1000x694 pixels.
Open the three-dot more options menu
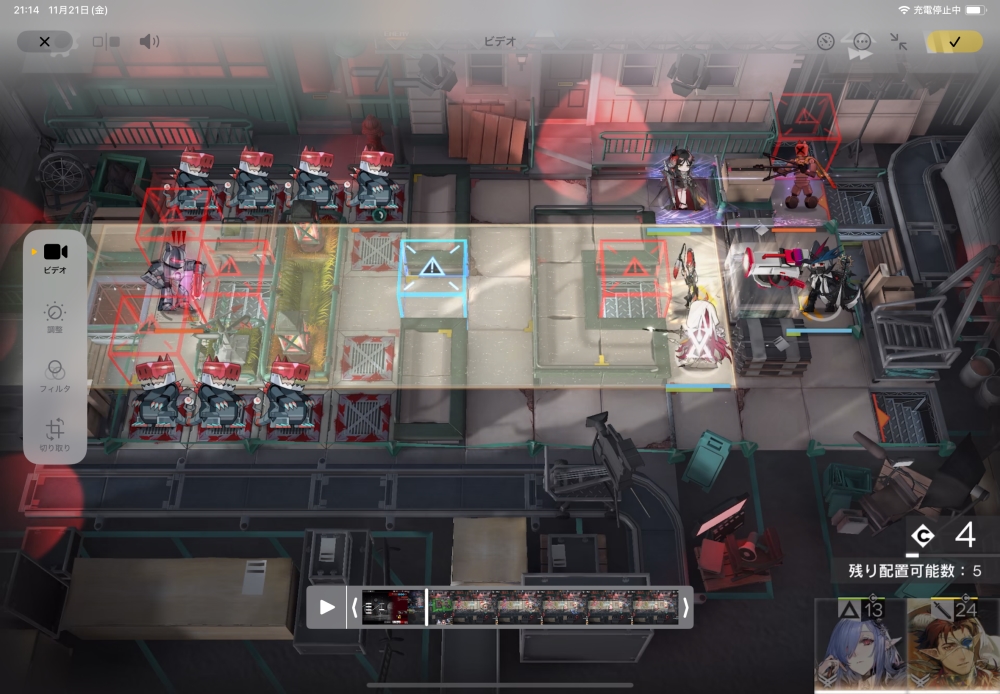pyautogui.click(x=862, y=42)
